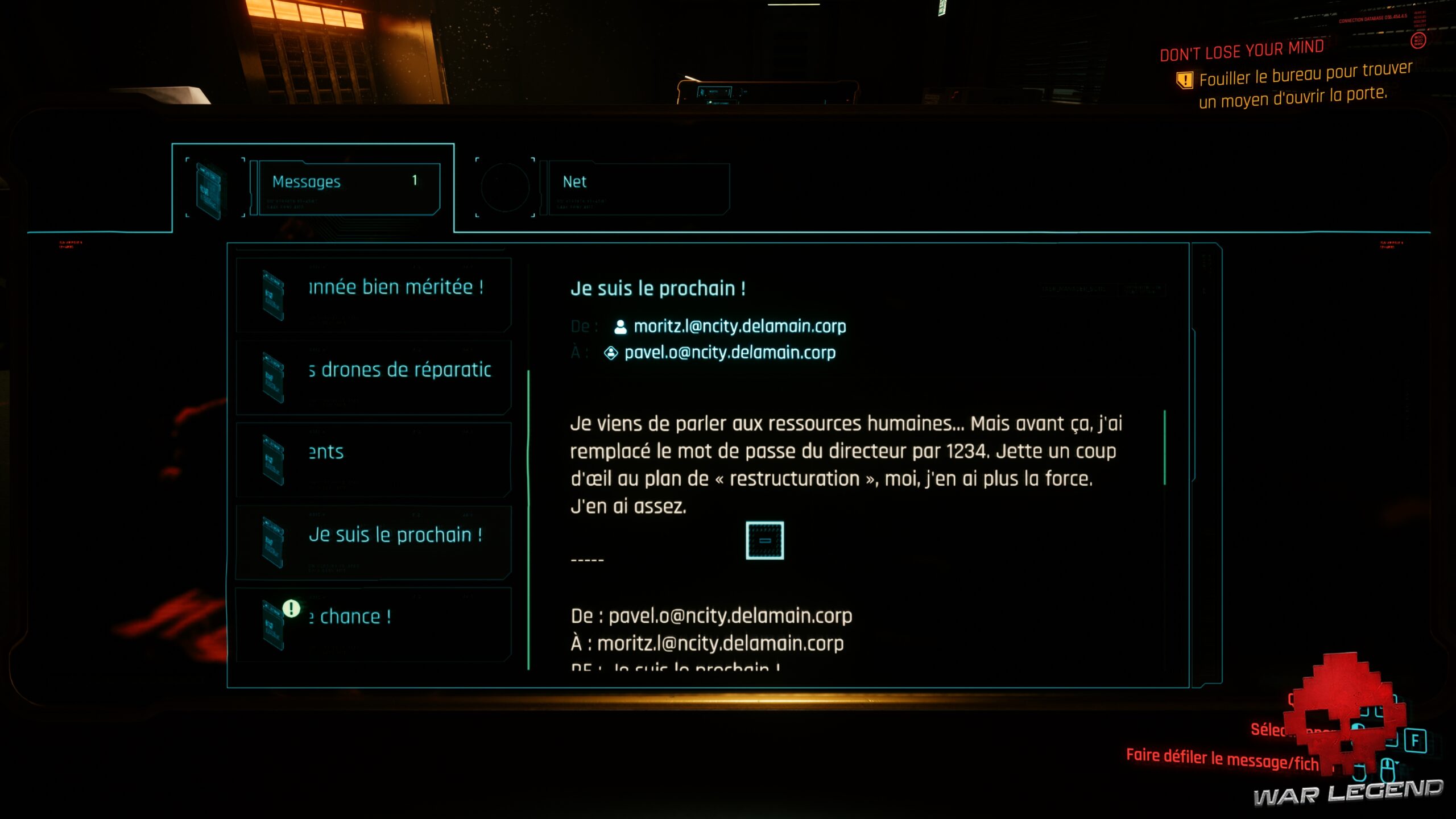Screen dimensions: 1456x819
Task: Click the sender person icon beside moritz.l address
Action: click(x=620, y=326)
